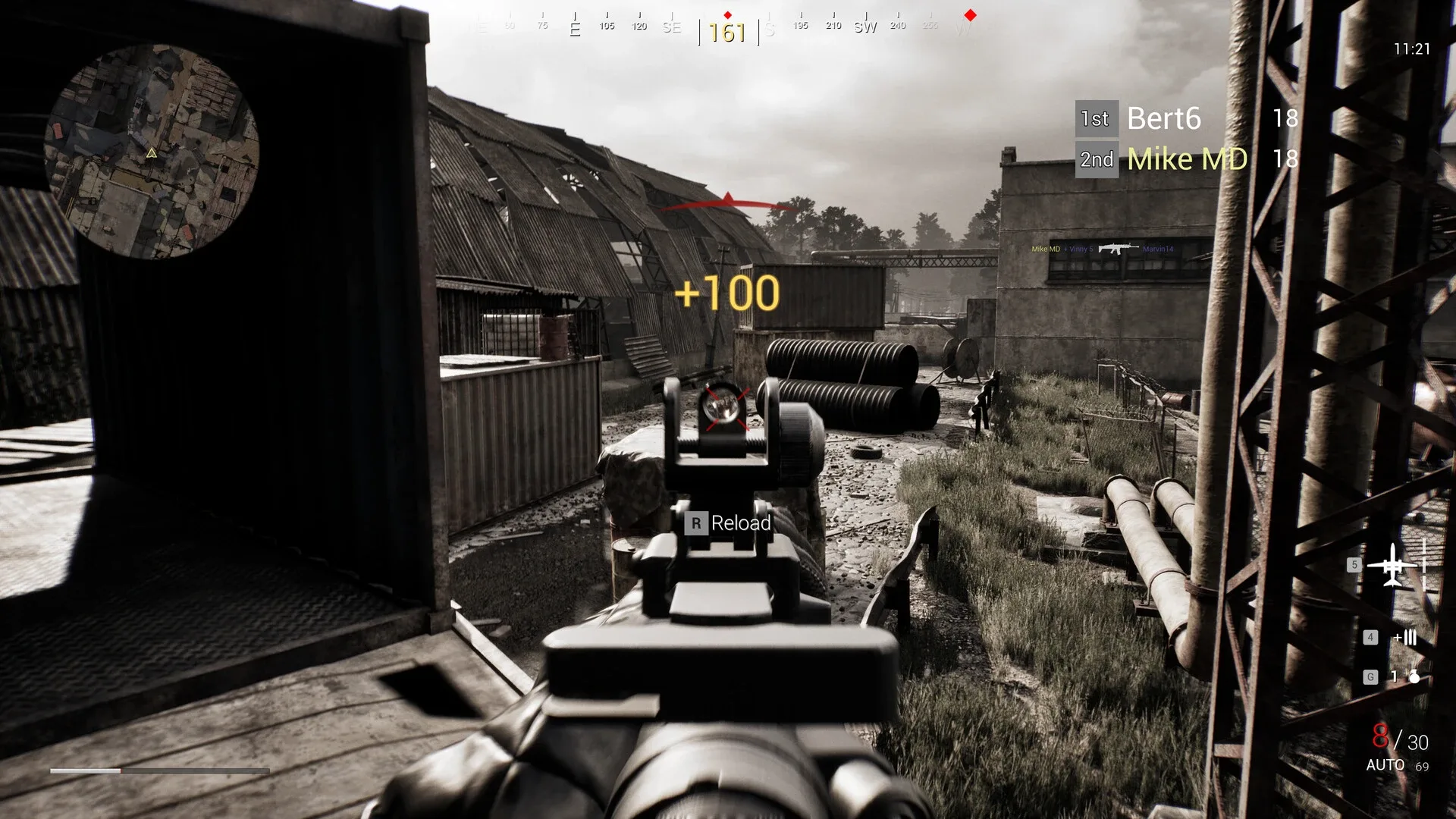This screenshot has height=819, width=1456.
Task: Select the Mike MD leaderboard row
Action: point(1186,158)
